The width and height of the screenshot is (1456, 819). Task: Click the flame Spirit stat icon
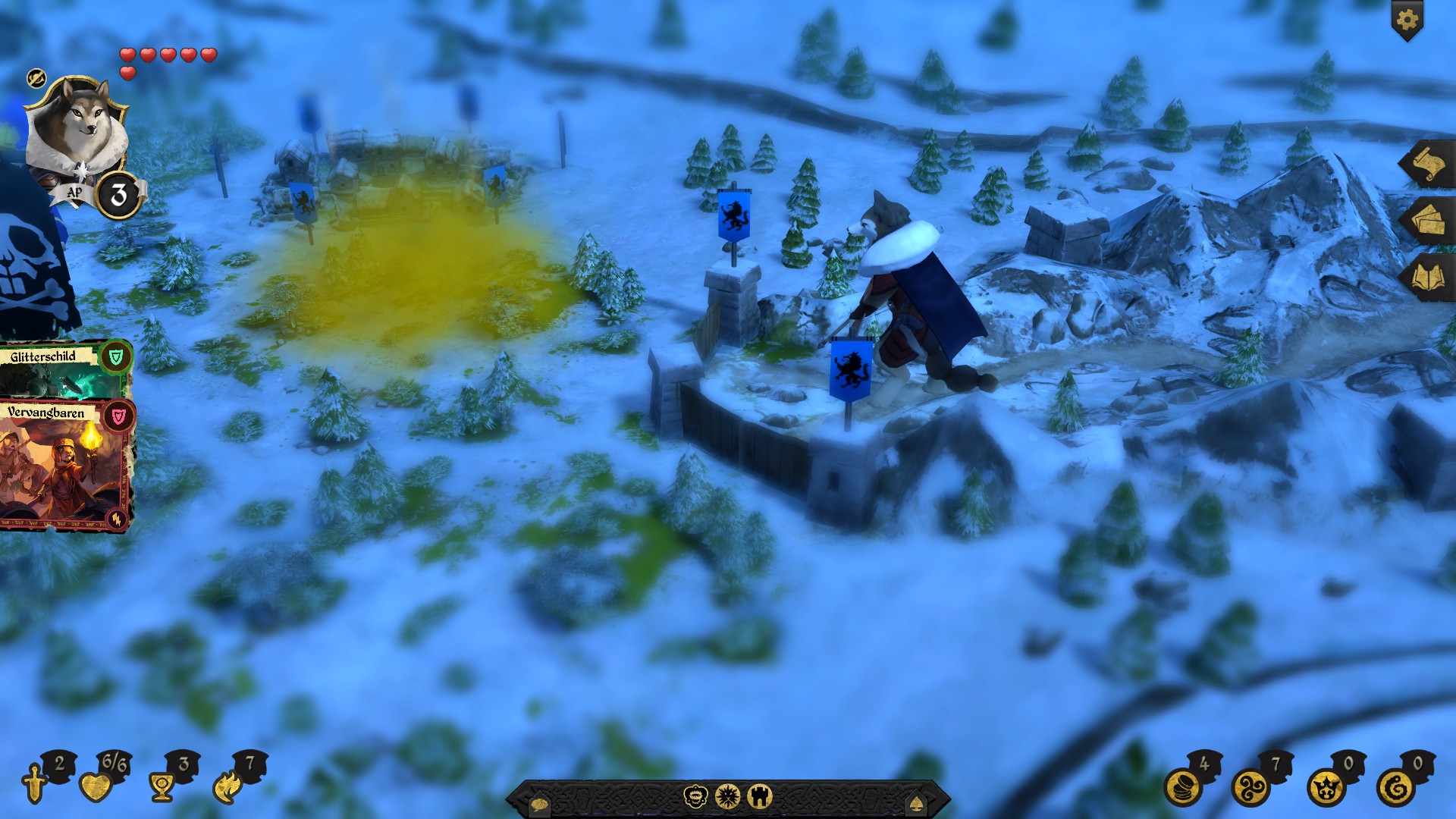(x=227, y=787)
